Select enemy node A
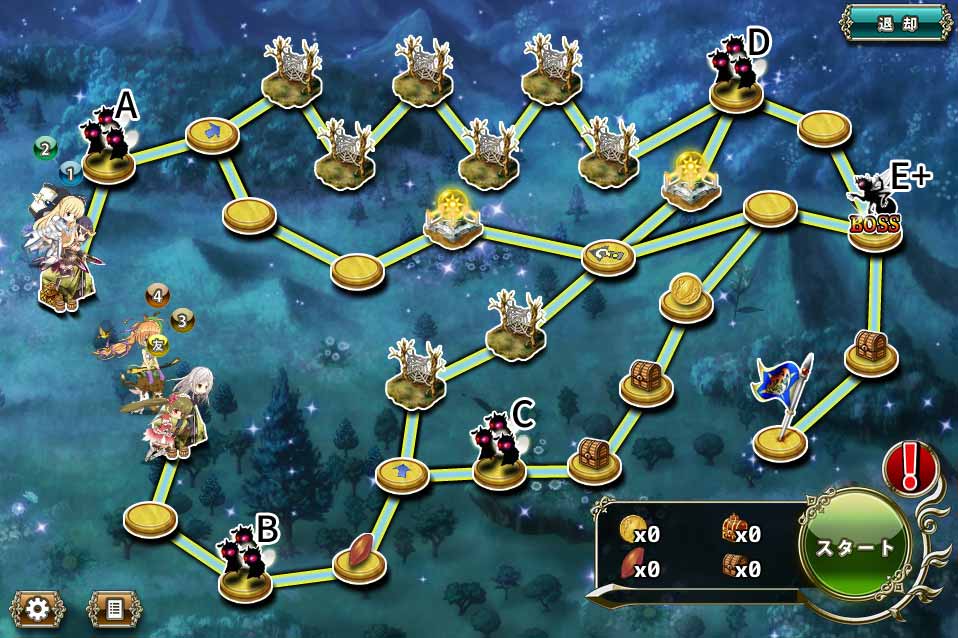Viewport: 958px width, 638px height. tap(109, 150)
